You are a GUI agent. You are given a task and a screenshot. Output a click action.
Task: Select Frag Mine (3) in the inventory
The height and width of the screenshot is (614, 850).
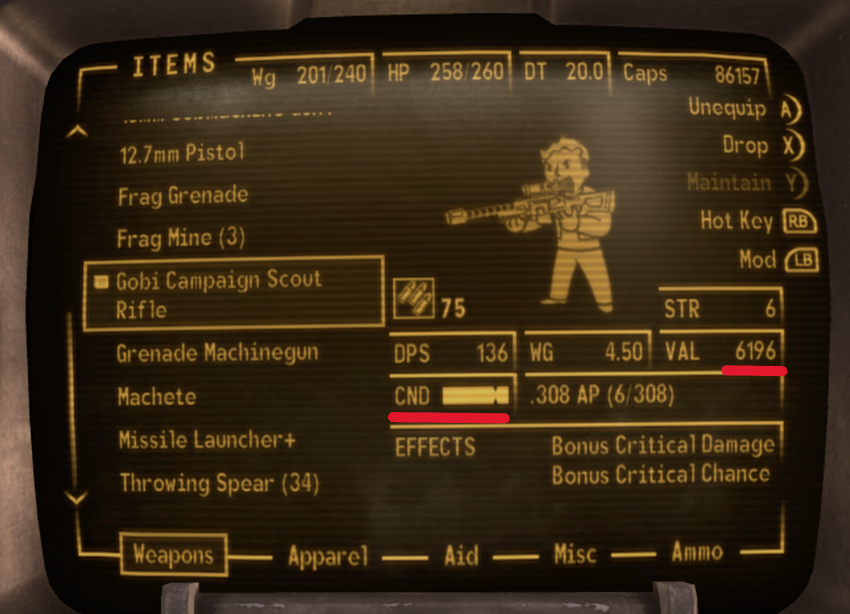[181, 238]
